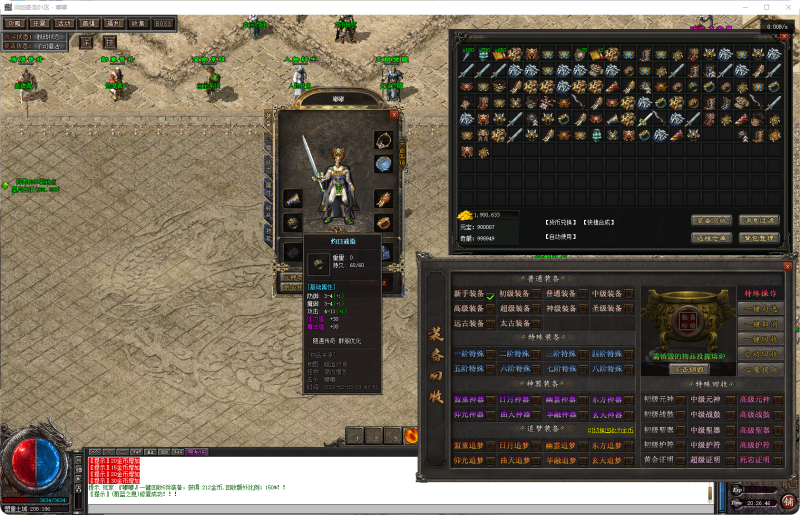Enable 圣级装备 recycling checkbox
The height and width of the screenshot is (515, 800).
point(629,310)
